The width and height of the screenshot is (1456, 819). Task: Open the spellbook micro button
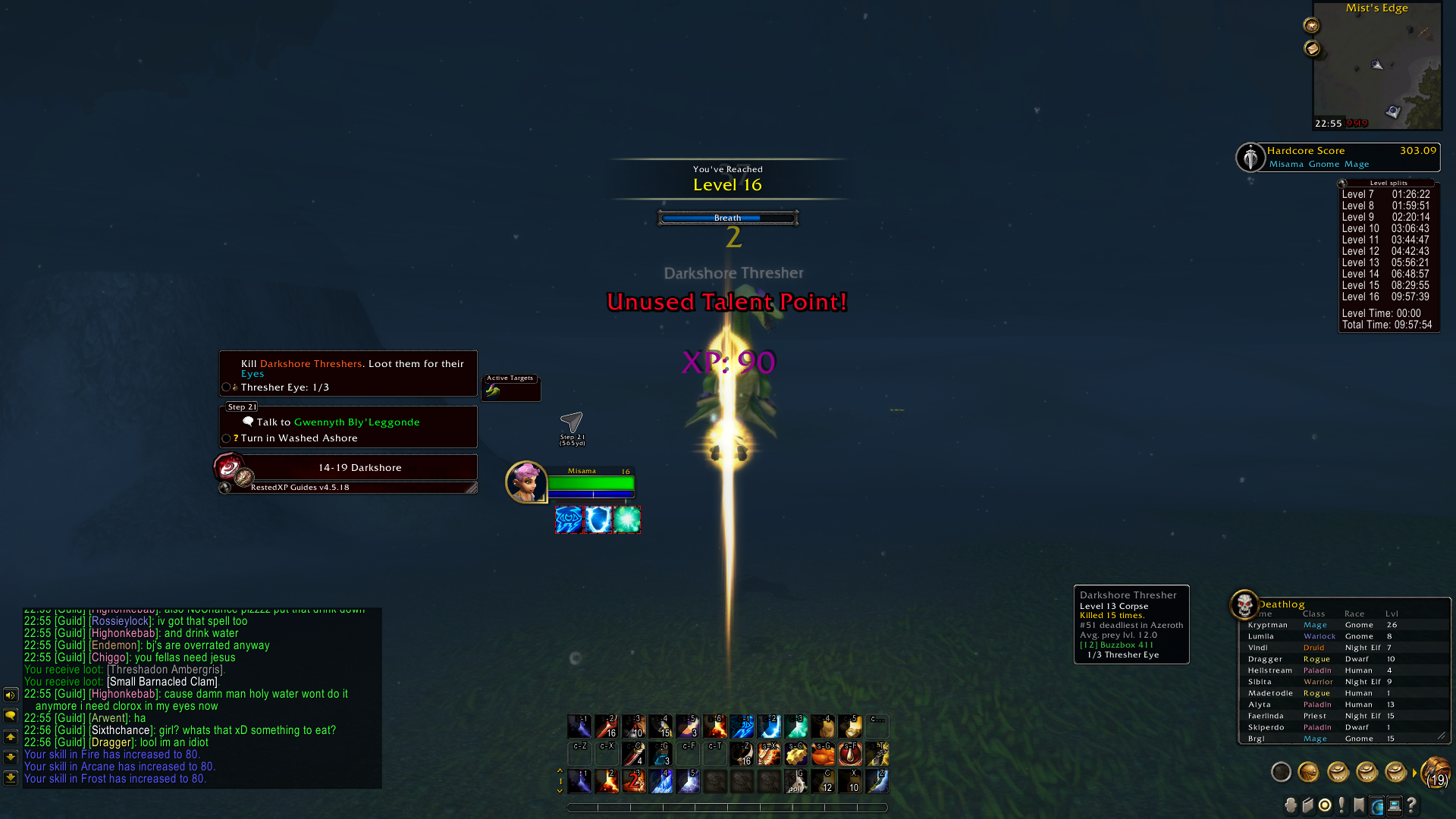[1307, 805]
